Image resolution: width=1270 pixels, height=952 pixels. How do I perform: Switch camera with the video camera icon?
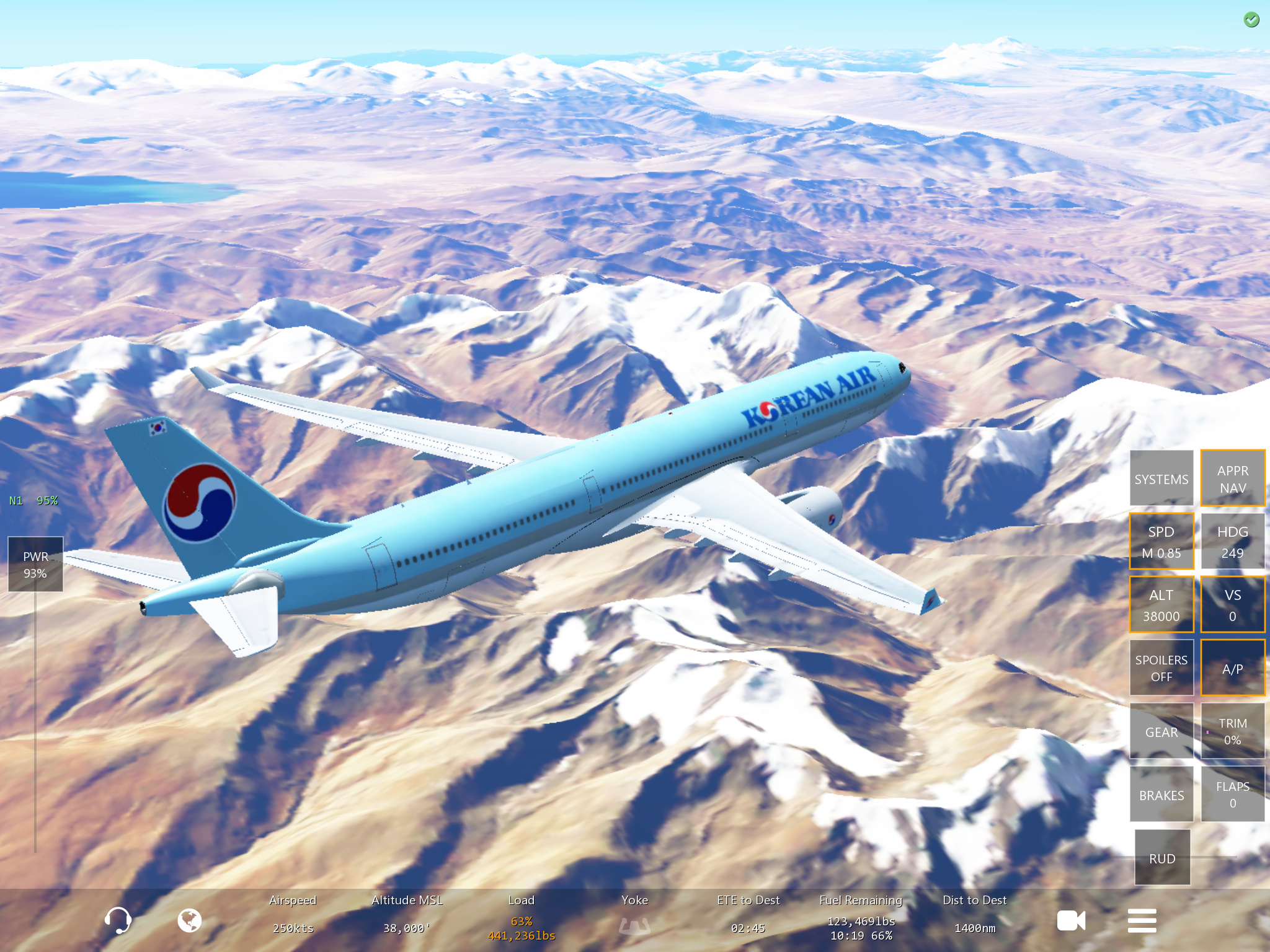[1071, 920]
